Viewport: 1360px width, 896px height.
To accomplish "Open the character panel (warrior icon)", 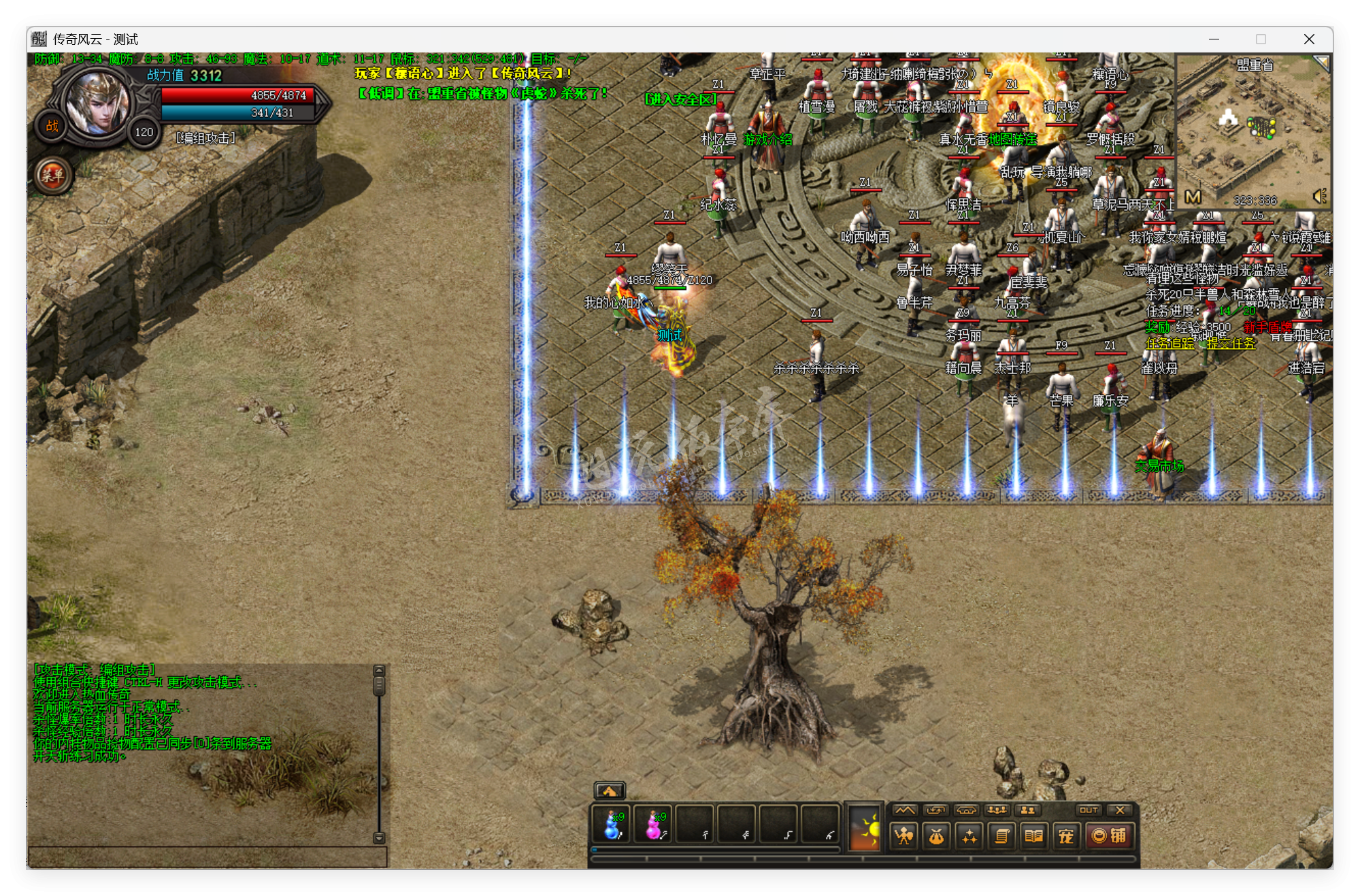I will [904, 835].
